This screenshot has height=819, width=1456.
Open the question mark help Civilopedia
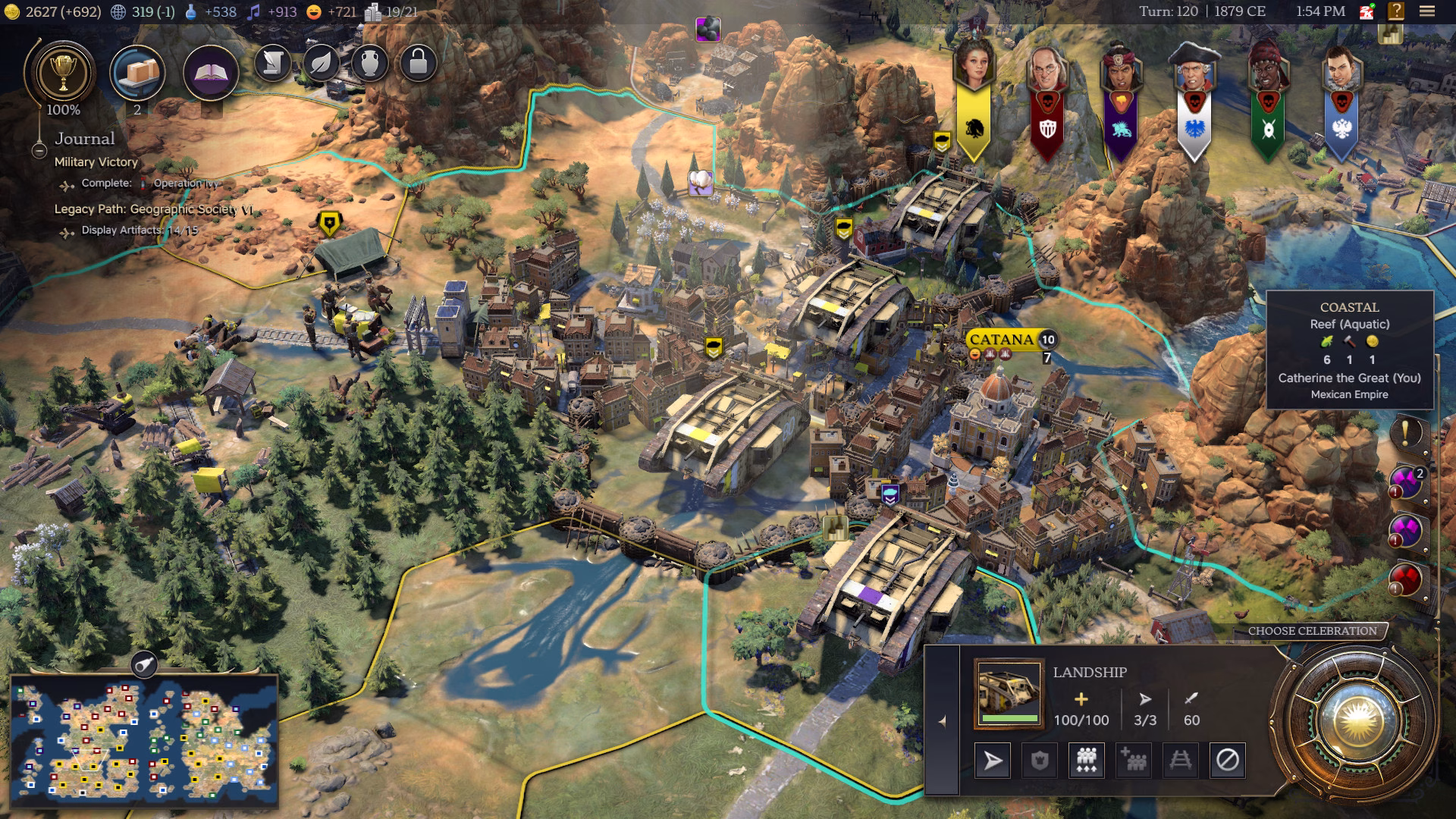1396,11
